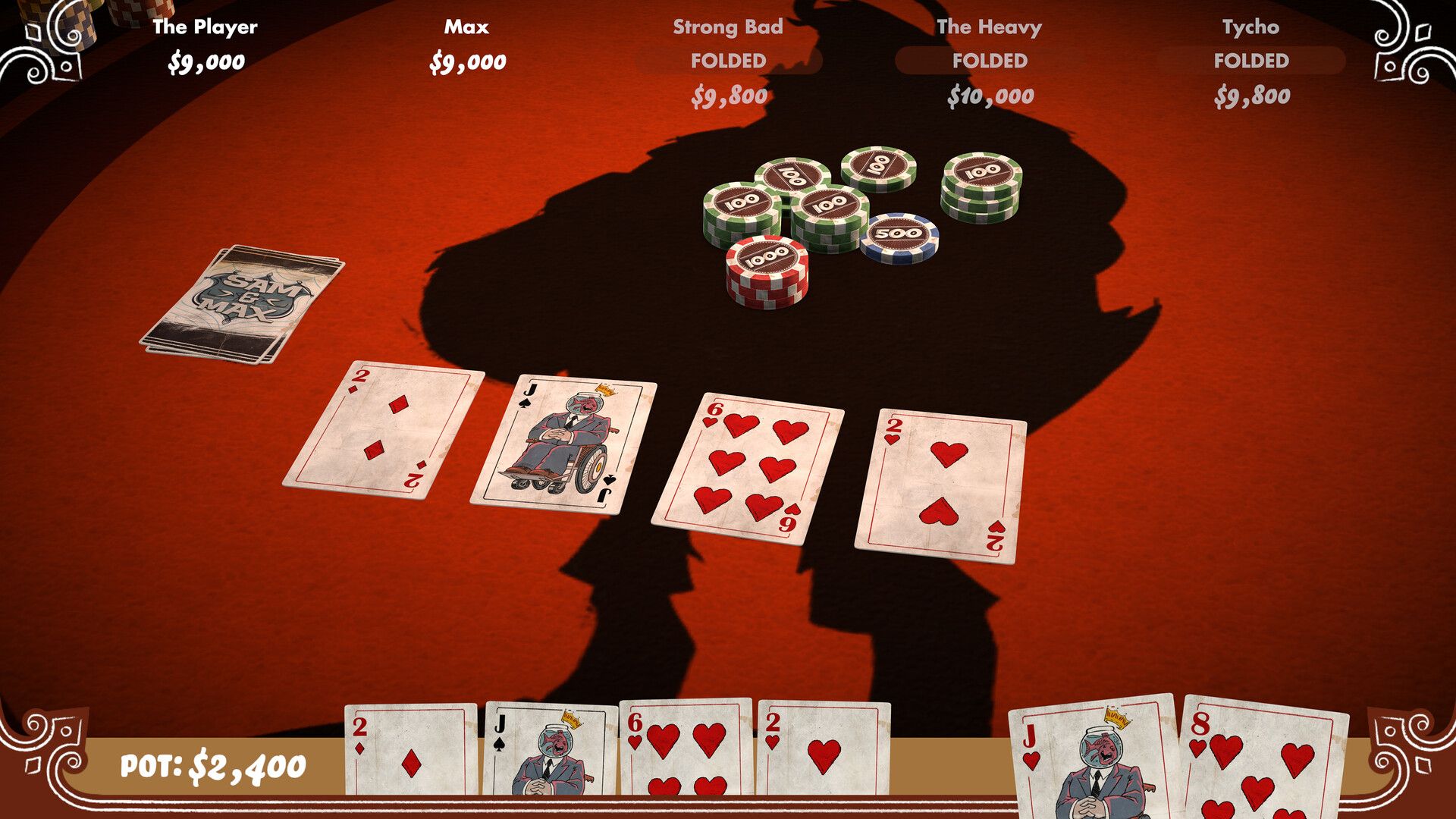
Task: Click The Heavy's $10,000 balance
Action: coord(988,96)
